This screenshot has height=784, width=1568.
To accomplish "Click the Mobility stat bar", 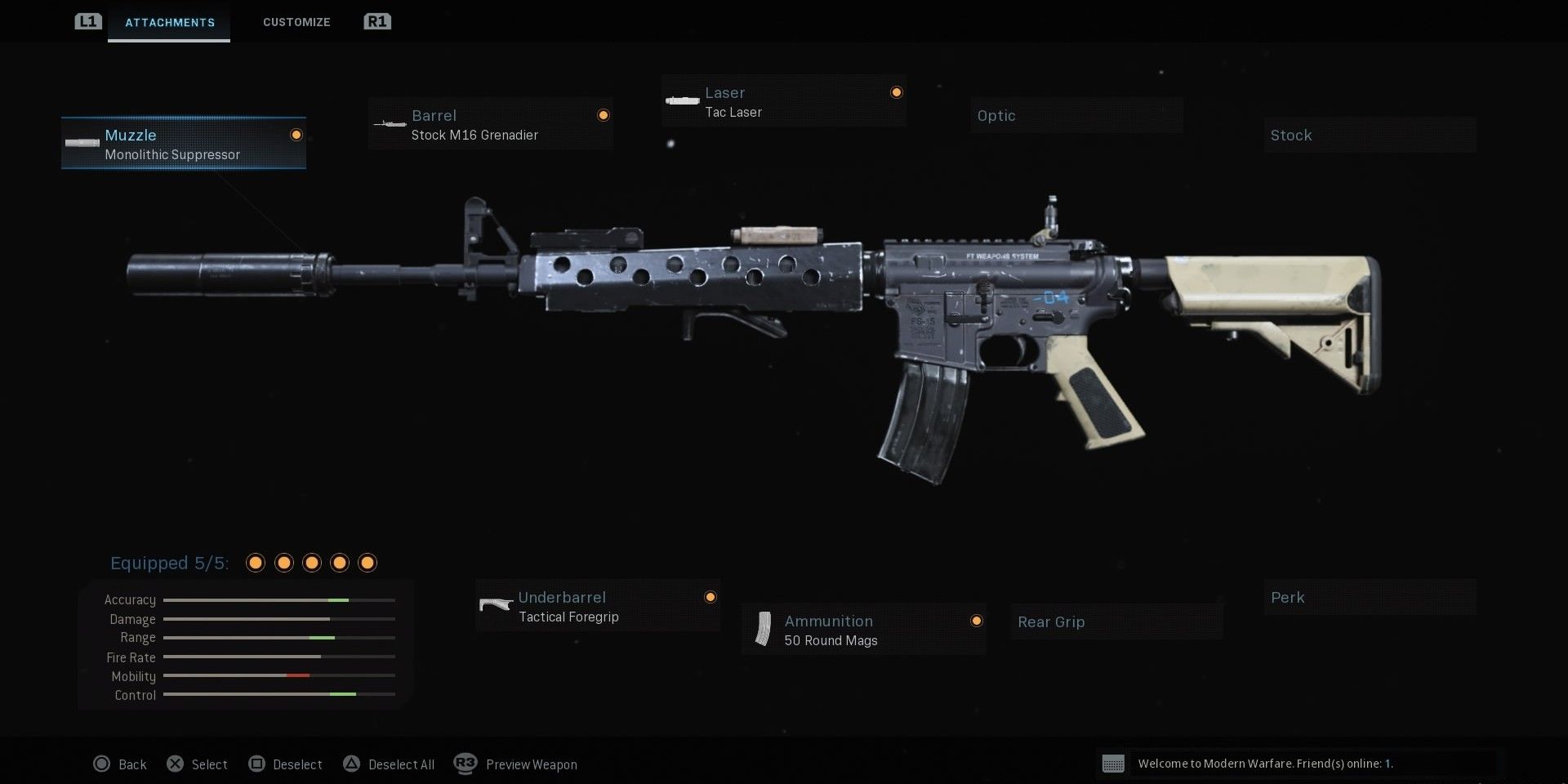I will coord(278,676).
